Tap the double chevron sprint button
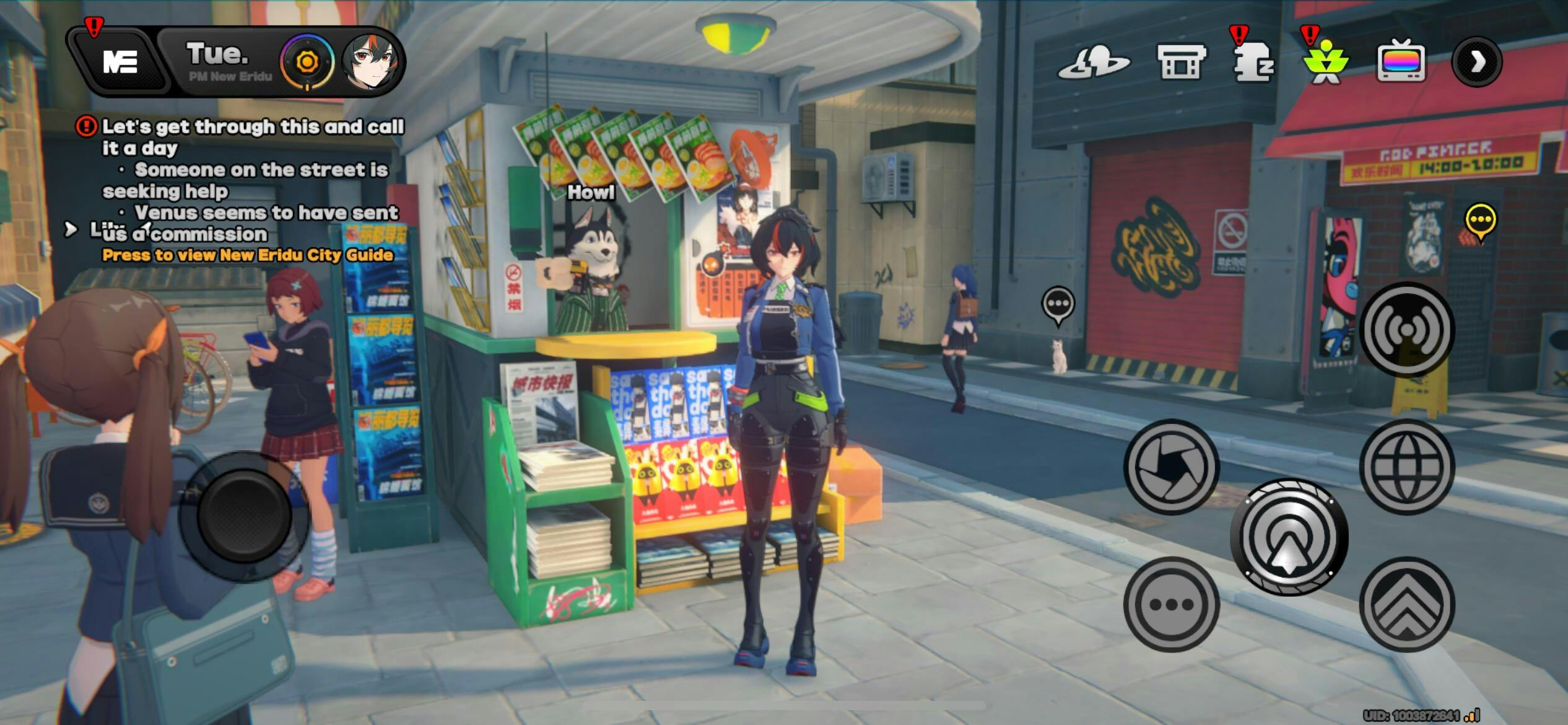This screenshot has height=725, width=1568. coord(1407,604)
